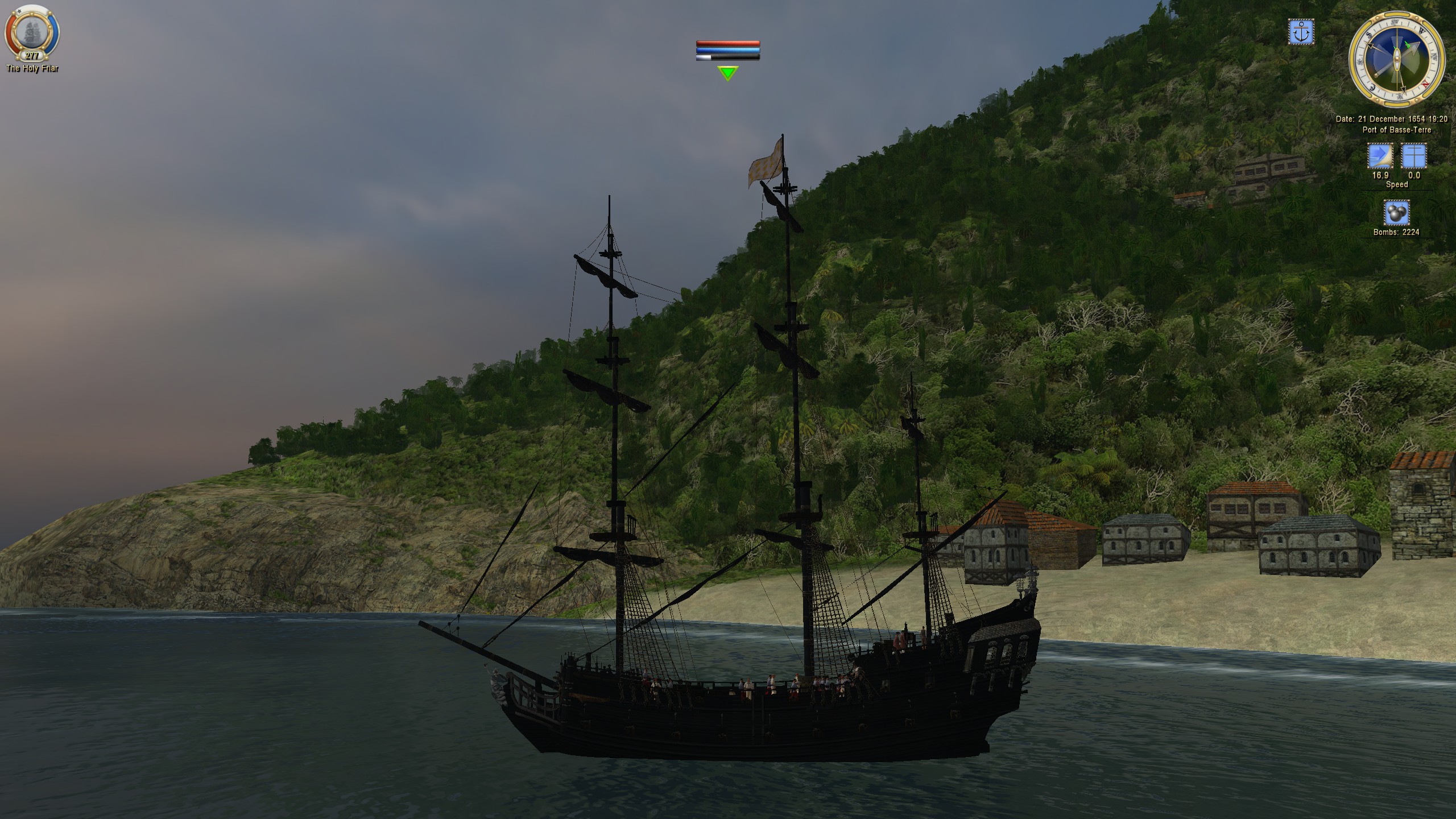Click the wind speed arrow icon
Viewport: 1456px width, 819px height.
pos(1380,155)
